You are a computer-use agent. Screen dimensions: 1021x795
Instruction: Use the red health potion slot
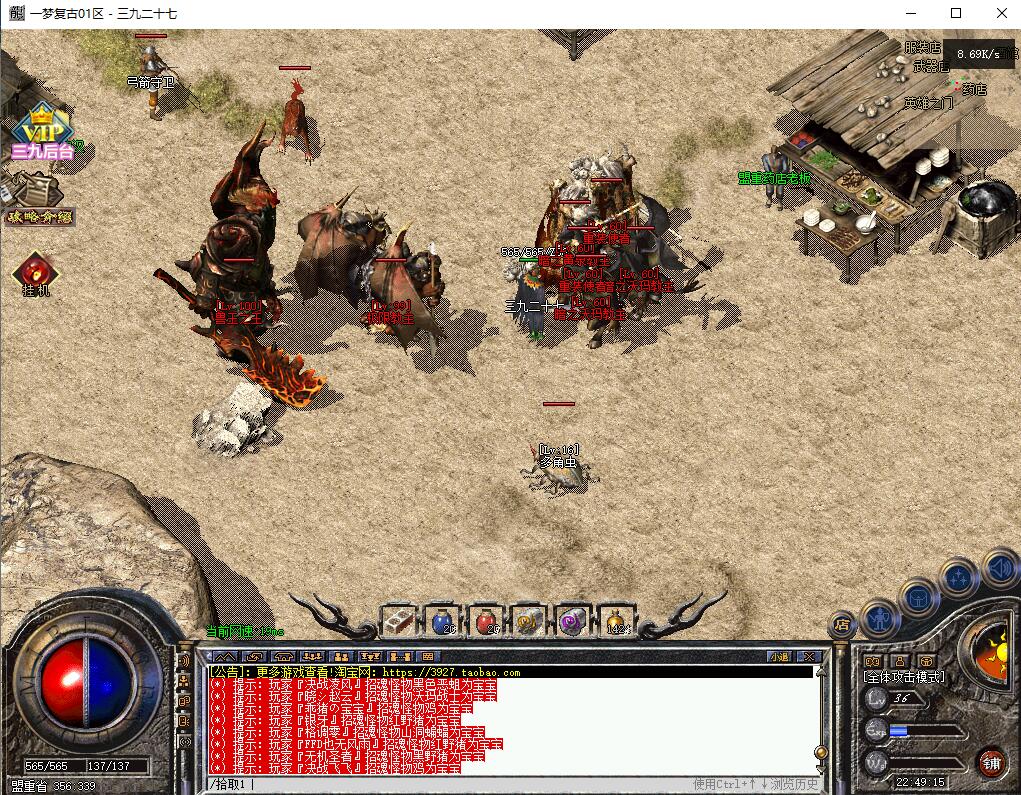[486, 621]
